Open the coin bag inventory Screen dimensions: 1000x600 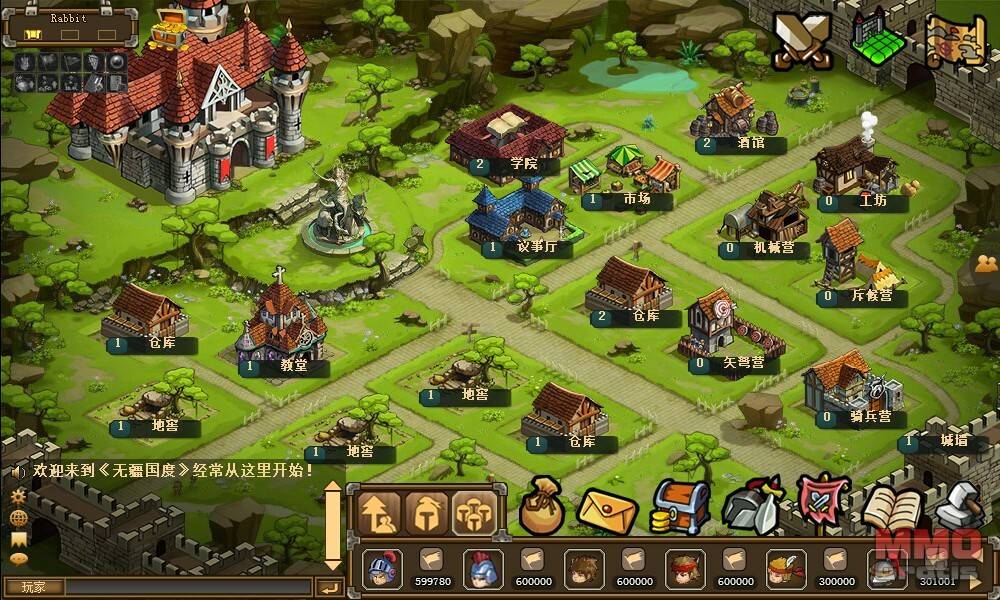tap(541, 507)
